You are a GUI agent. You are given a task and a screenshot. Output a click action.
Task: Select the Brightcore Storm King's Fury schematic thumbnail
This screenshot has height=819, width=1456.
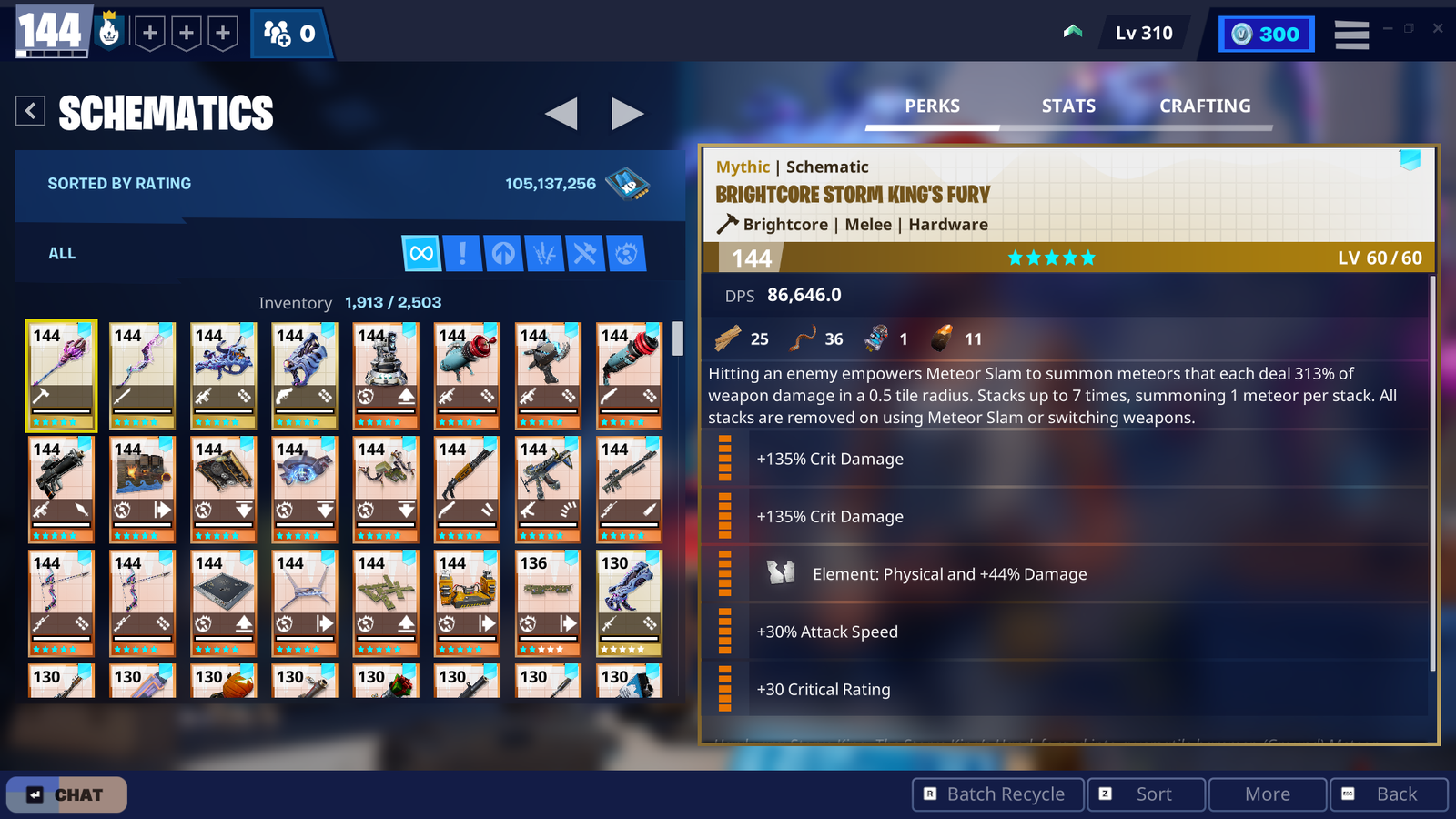click(60, 375)
